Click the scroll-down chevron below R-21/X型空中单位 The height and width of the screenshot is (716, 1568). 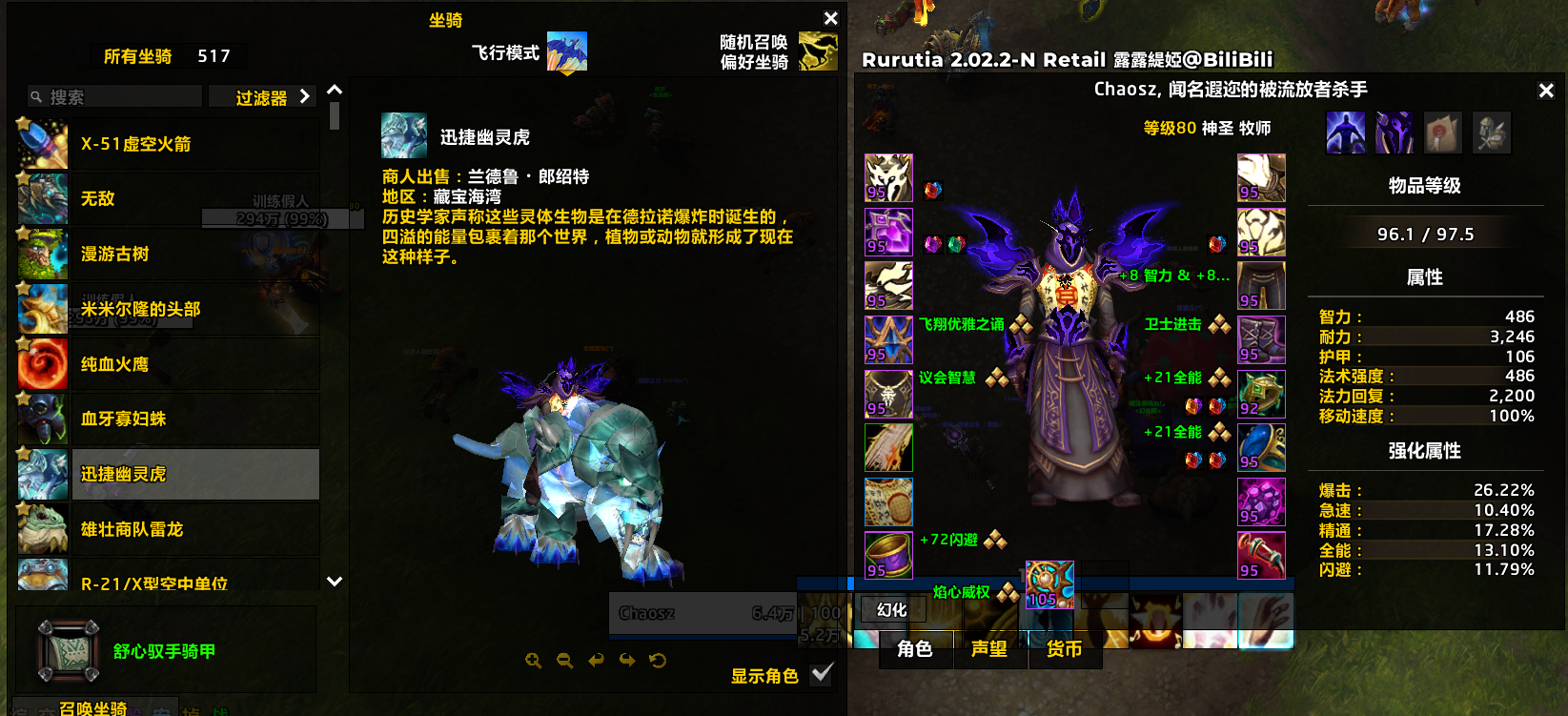coord(334,580)
